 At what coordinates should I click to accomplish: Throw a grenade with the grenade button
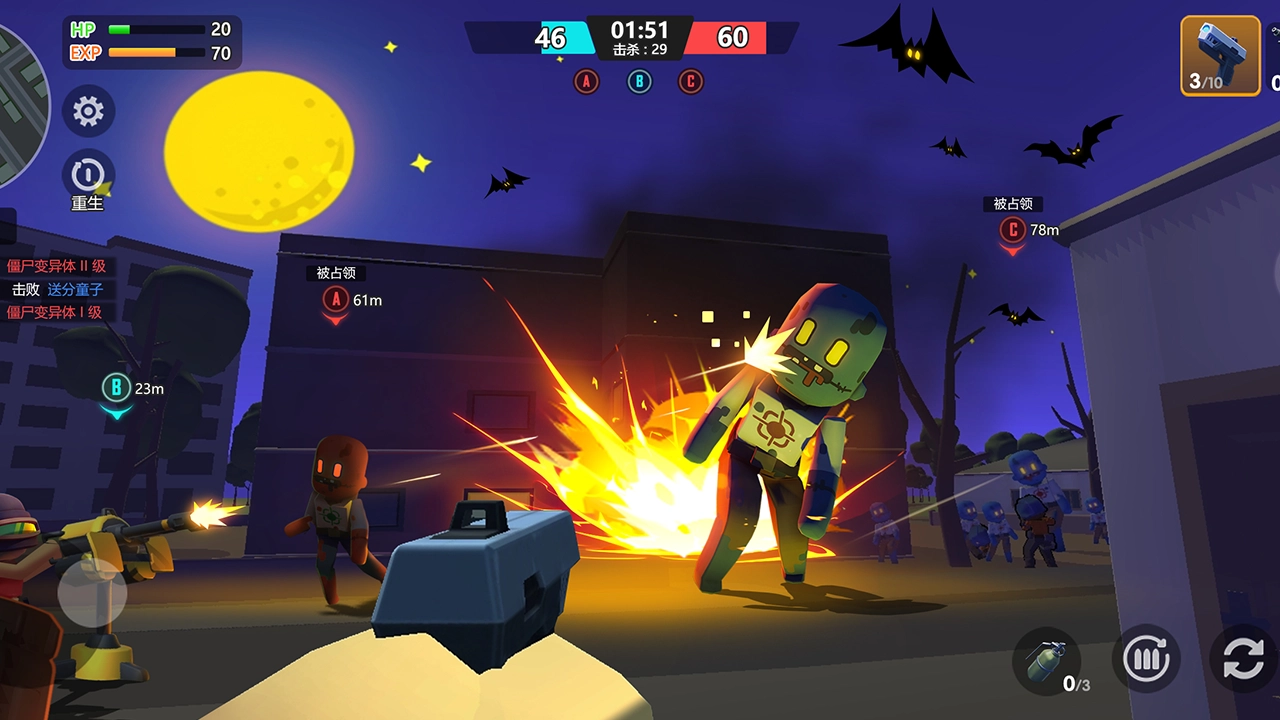(1046, 660)
